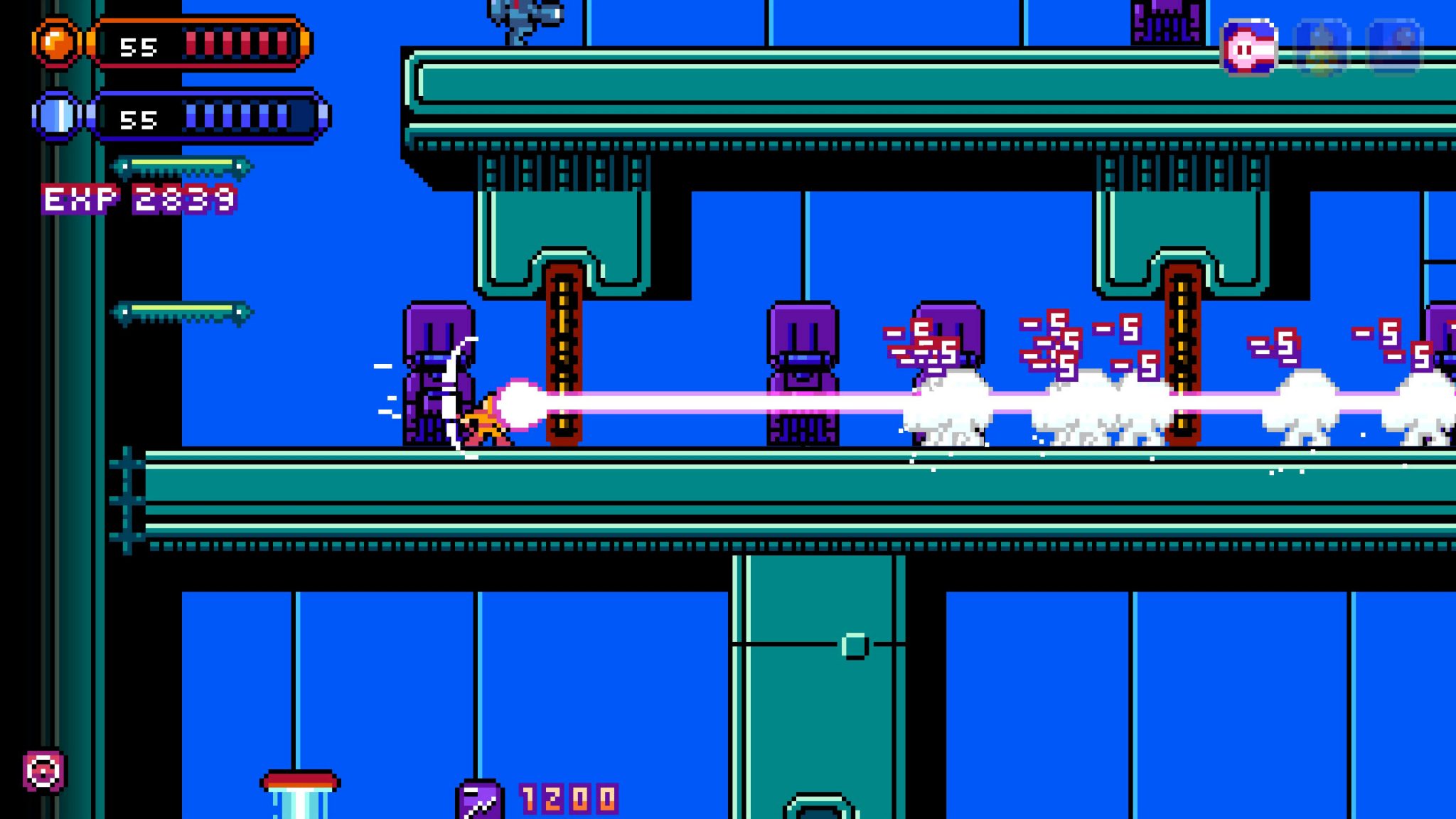The width and height of the screenshot is (1456, 819).
Task: Click the orange health orb icon
Action: tap(57, 44)
